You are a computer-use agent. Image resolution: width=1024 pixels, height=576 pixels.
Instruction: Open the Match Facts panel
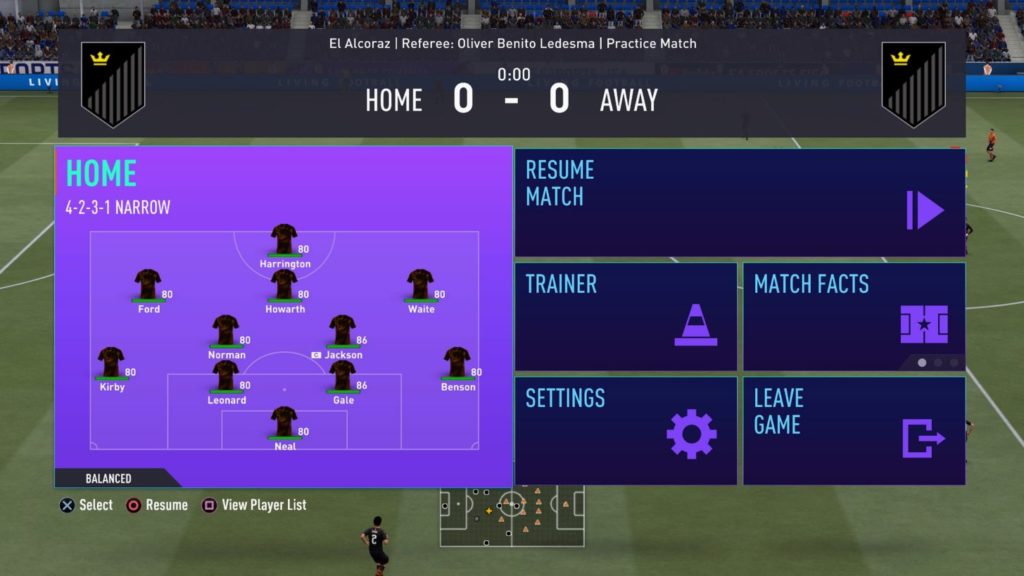[854, 317]
